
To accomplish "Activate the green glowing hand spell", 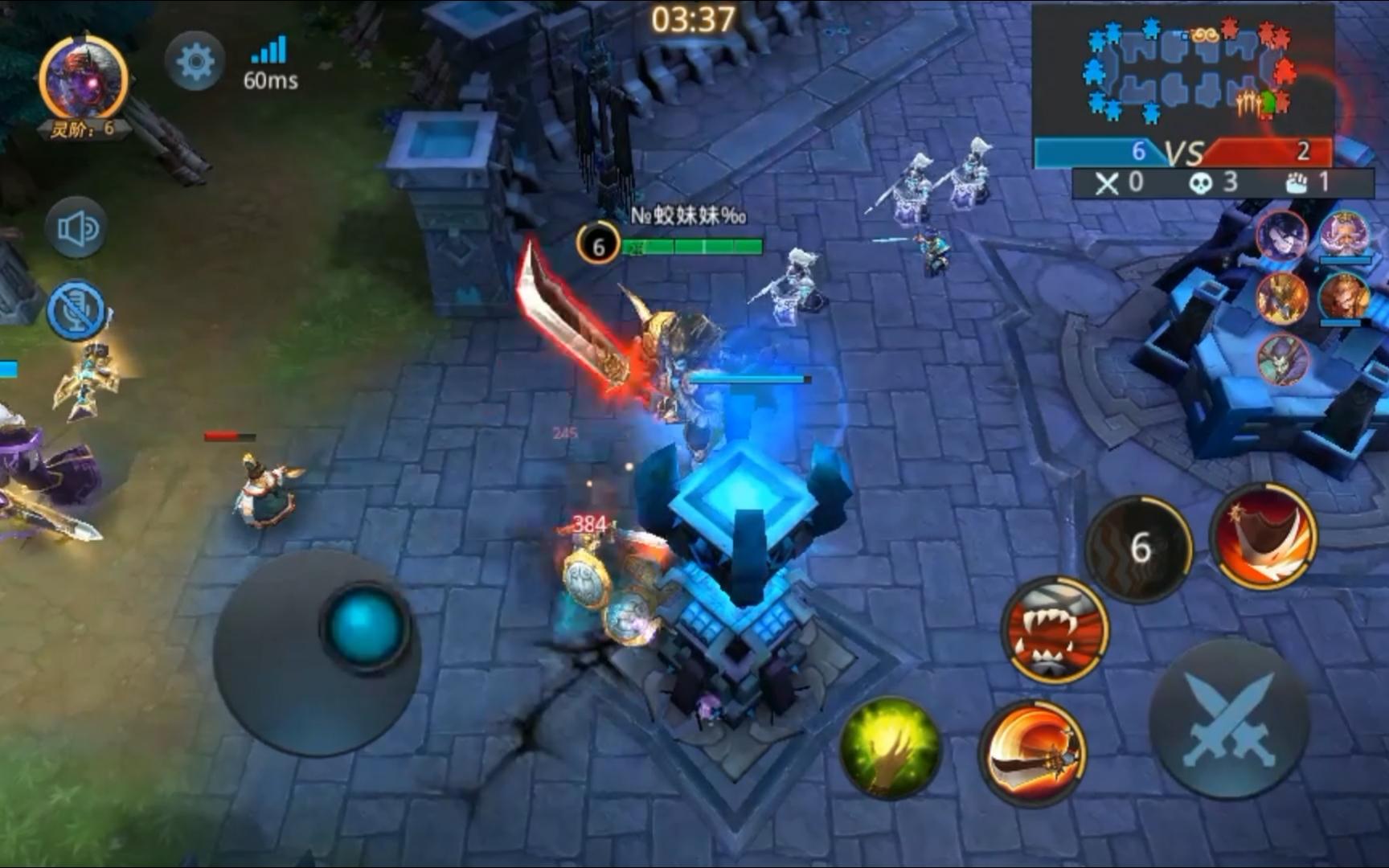I will click(x=890, y=747).
